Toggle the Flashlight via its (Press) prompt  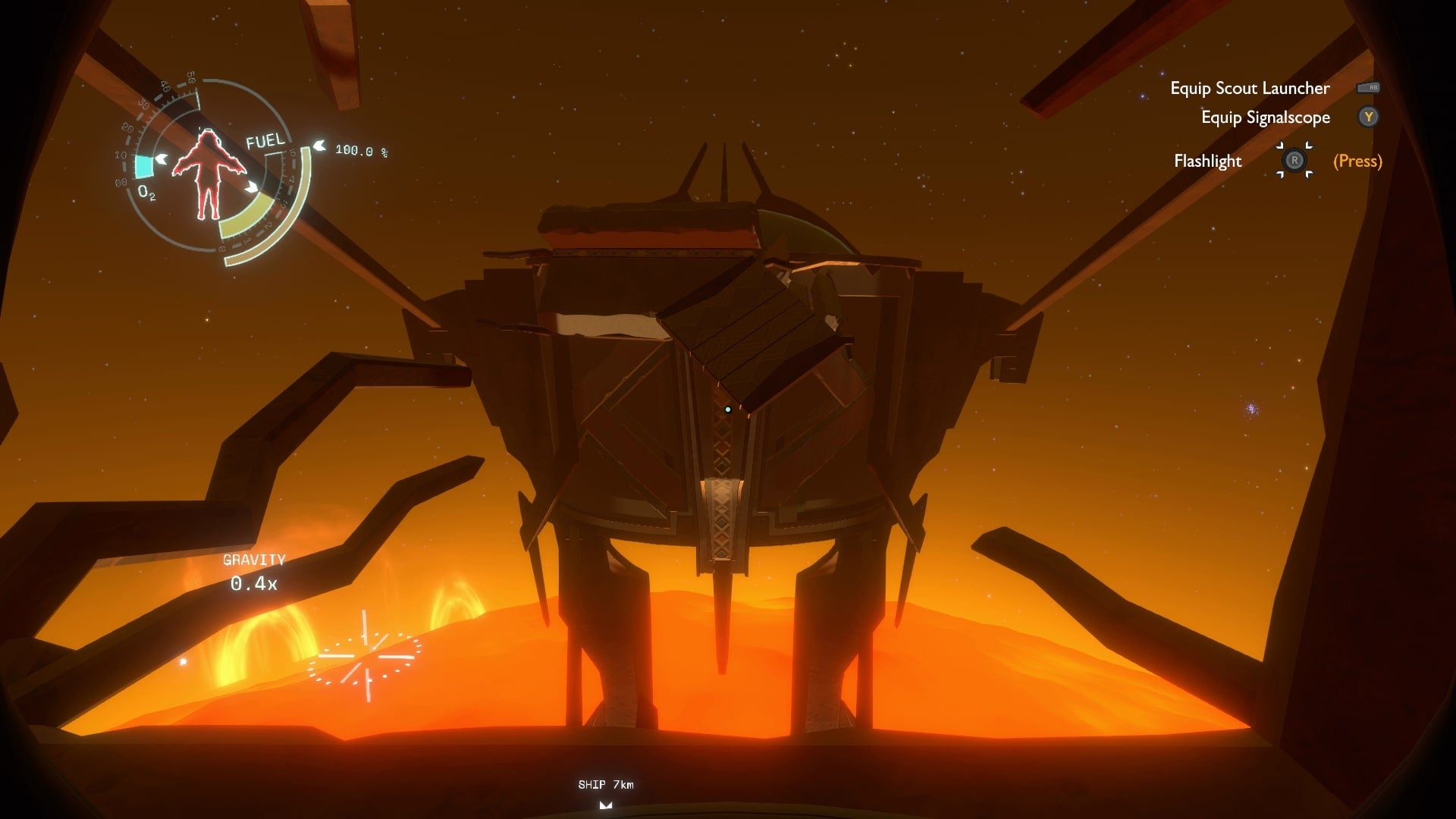click(x=1357, y=161)
